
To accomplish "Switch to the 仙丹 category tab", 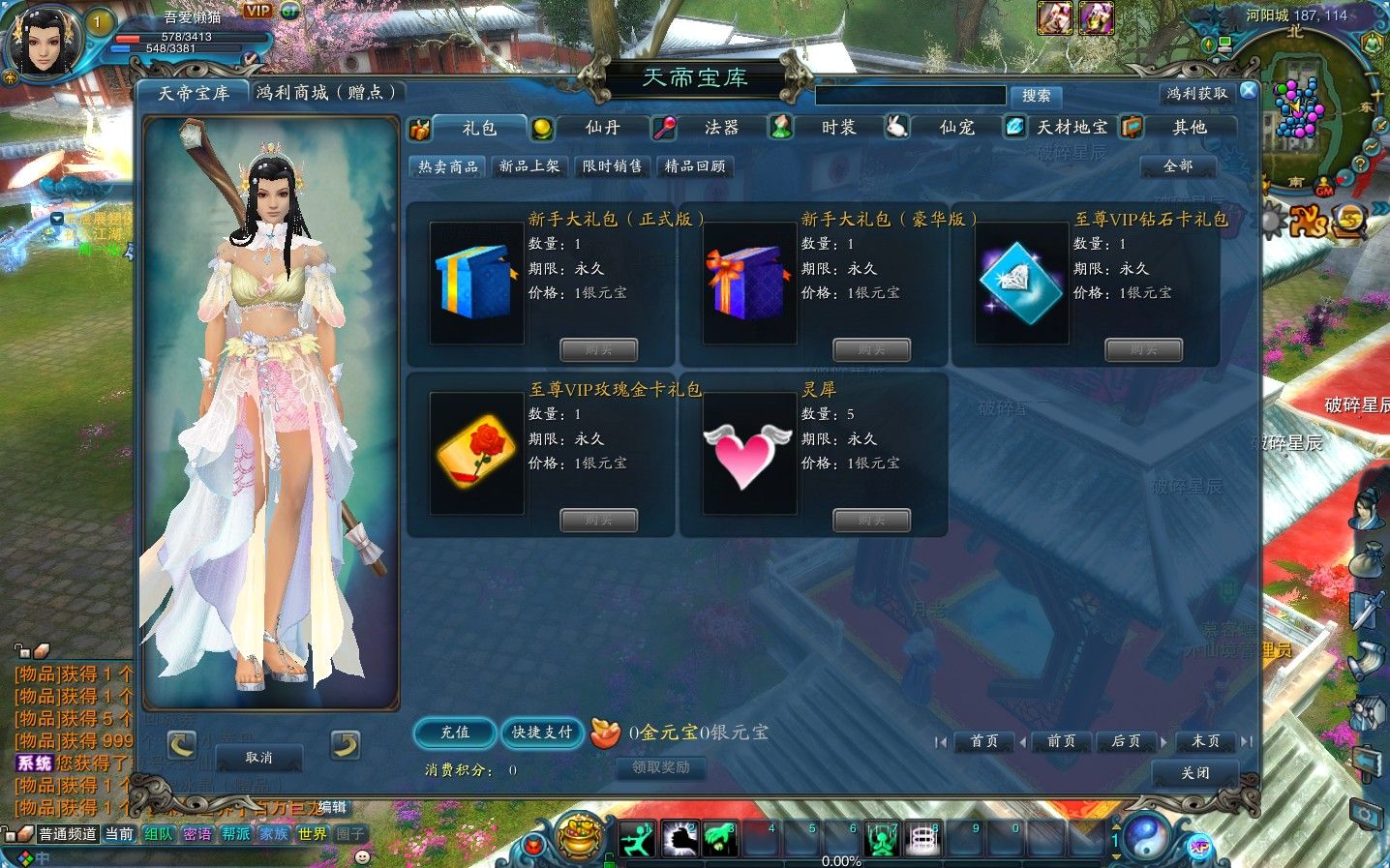I will point(602,127).
